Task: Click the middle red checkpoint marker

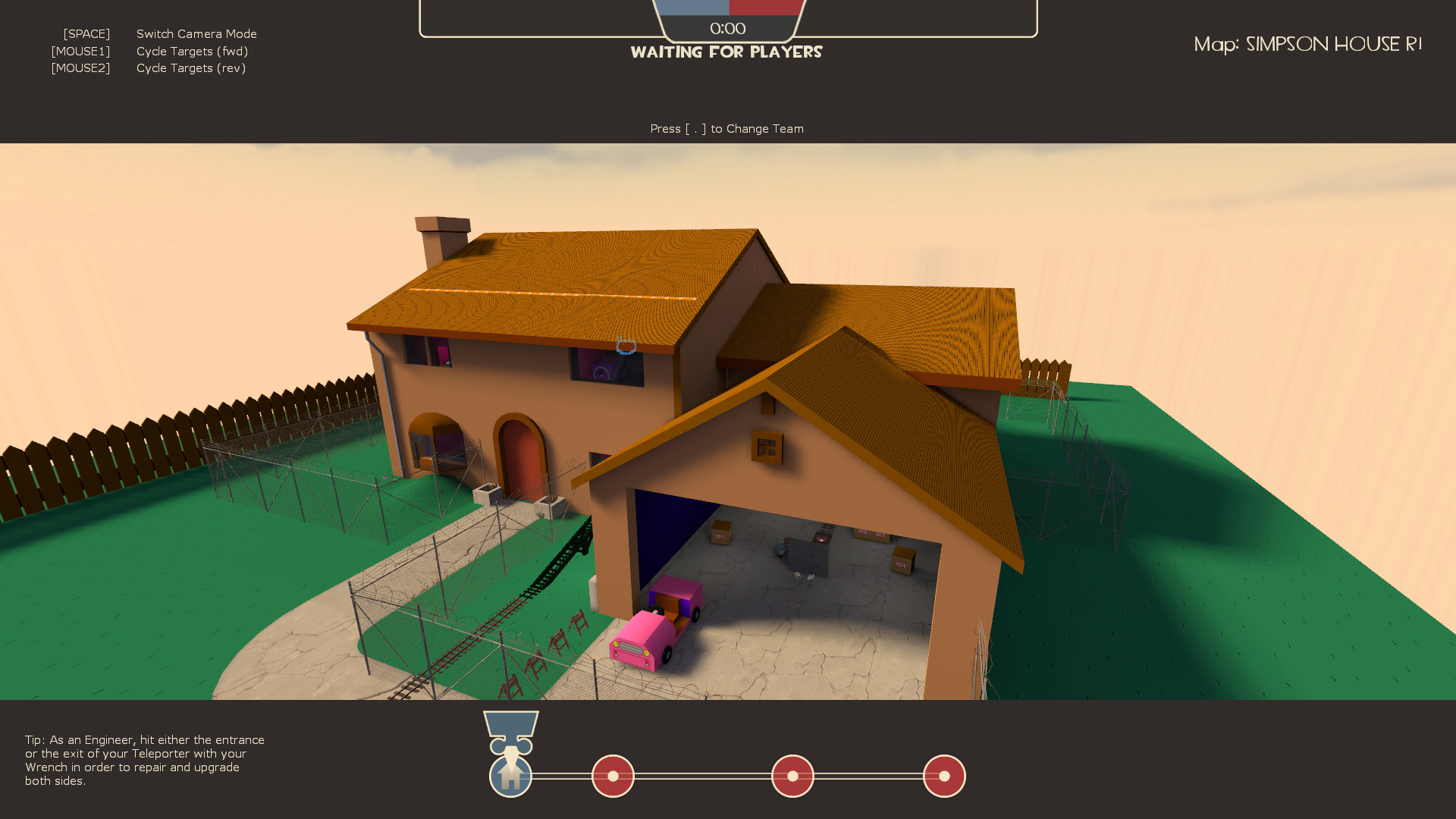Action: 792,776
